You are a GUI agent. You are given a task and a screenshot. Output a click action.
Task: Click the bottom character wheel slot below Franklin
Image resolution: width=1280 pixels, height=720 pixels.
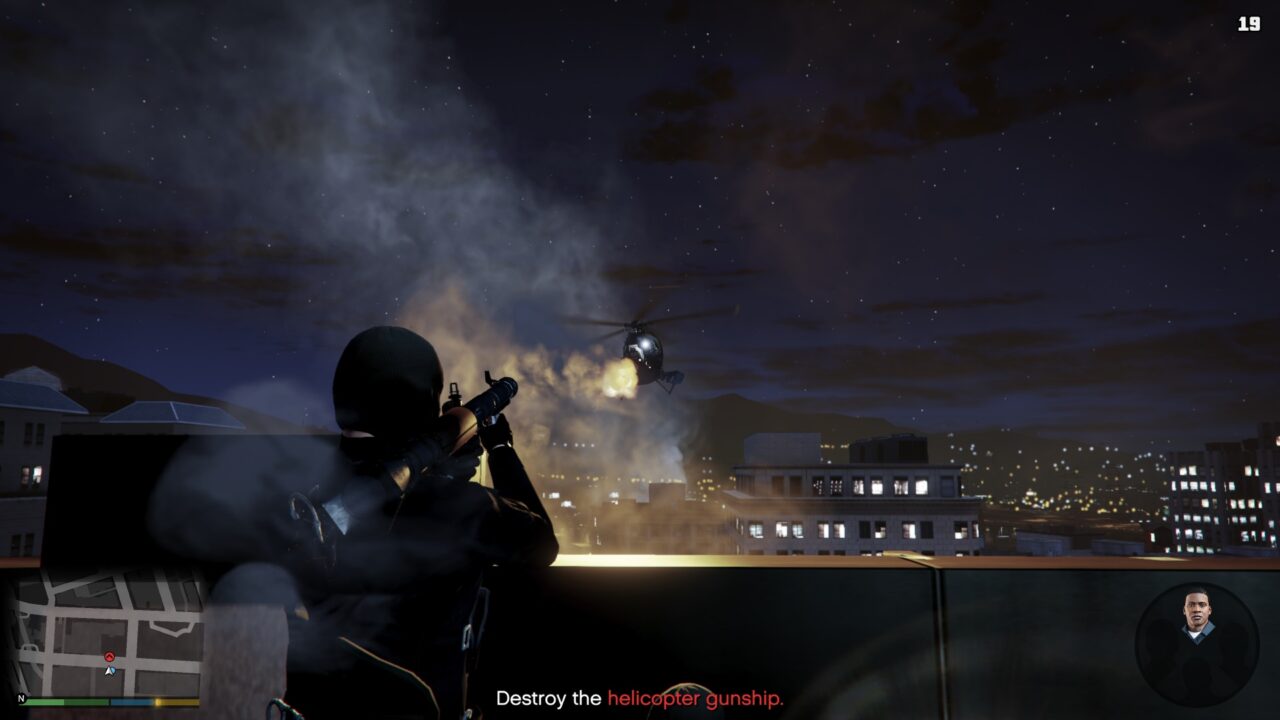coord(1198,673)
